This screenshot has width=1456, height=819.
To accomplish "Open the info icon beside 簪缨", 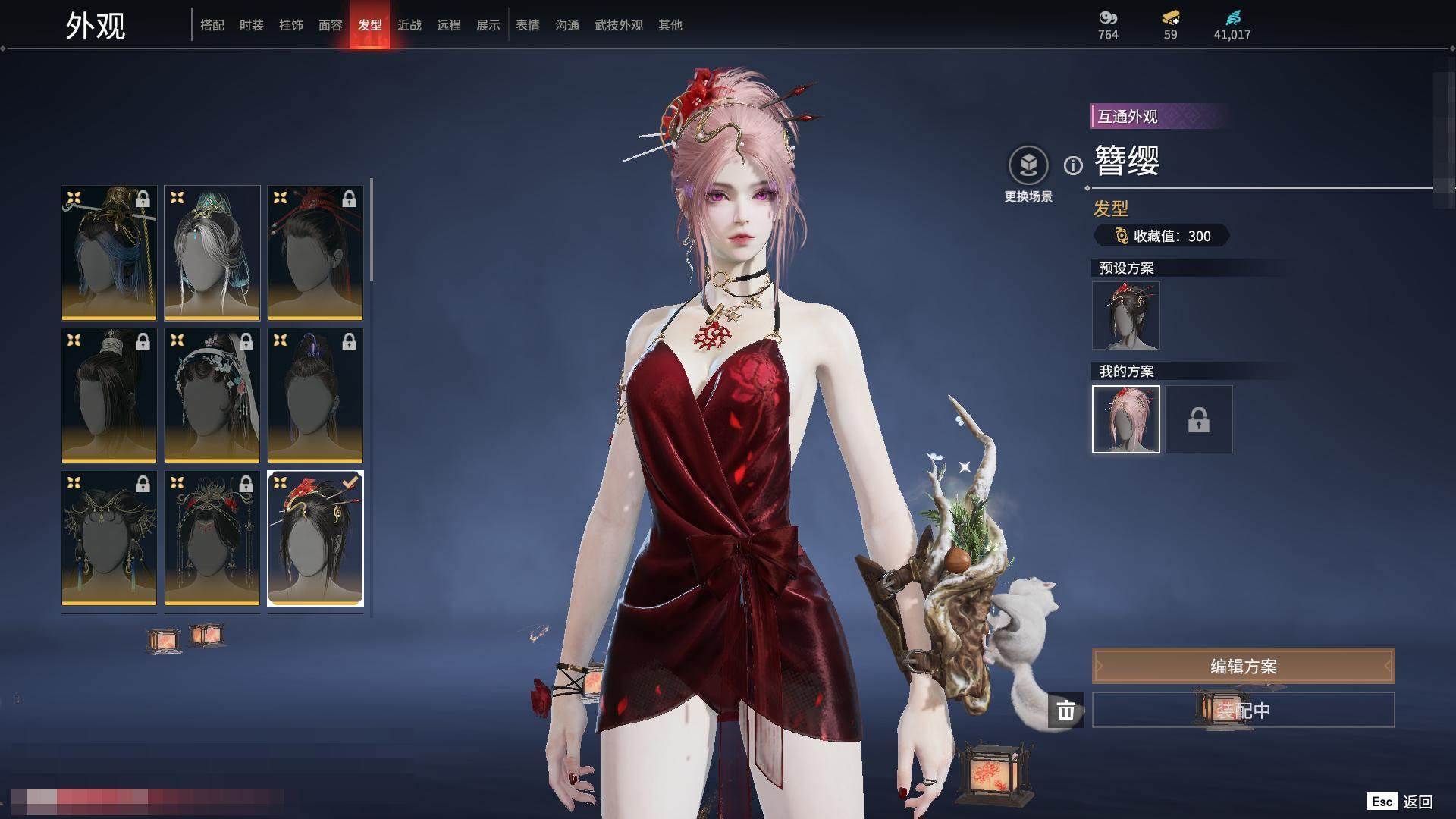I will (x=1073, y=165).
